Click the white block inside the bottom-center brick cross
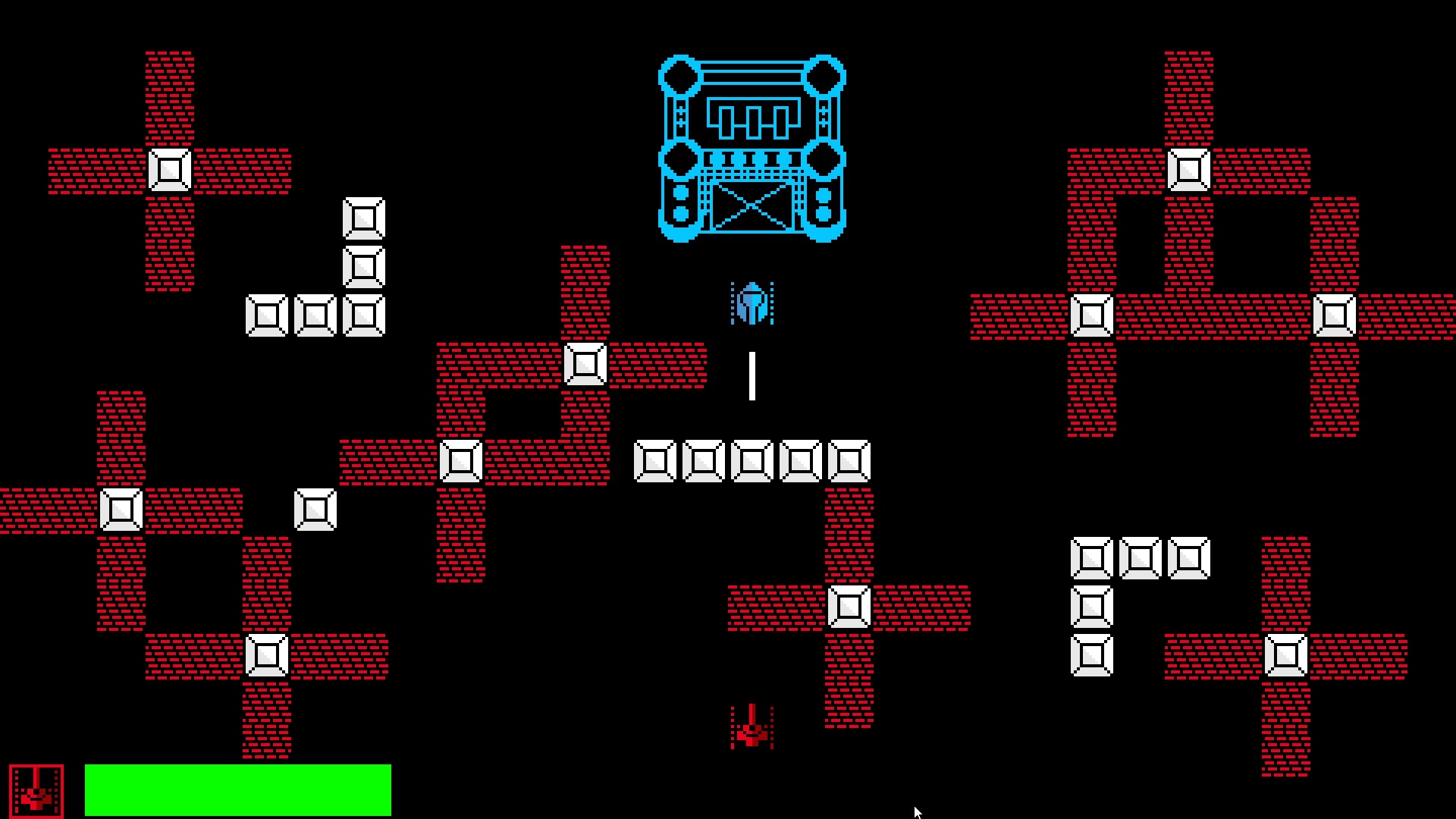The height and width of the screenshot is (819, 1456). [x=849, y=605]
